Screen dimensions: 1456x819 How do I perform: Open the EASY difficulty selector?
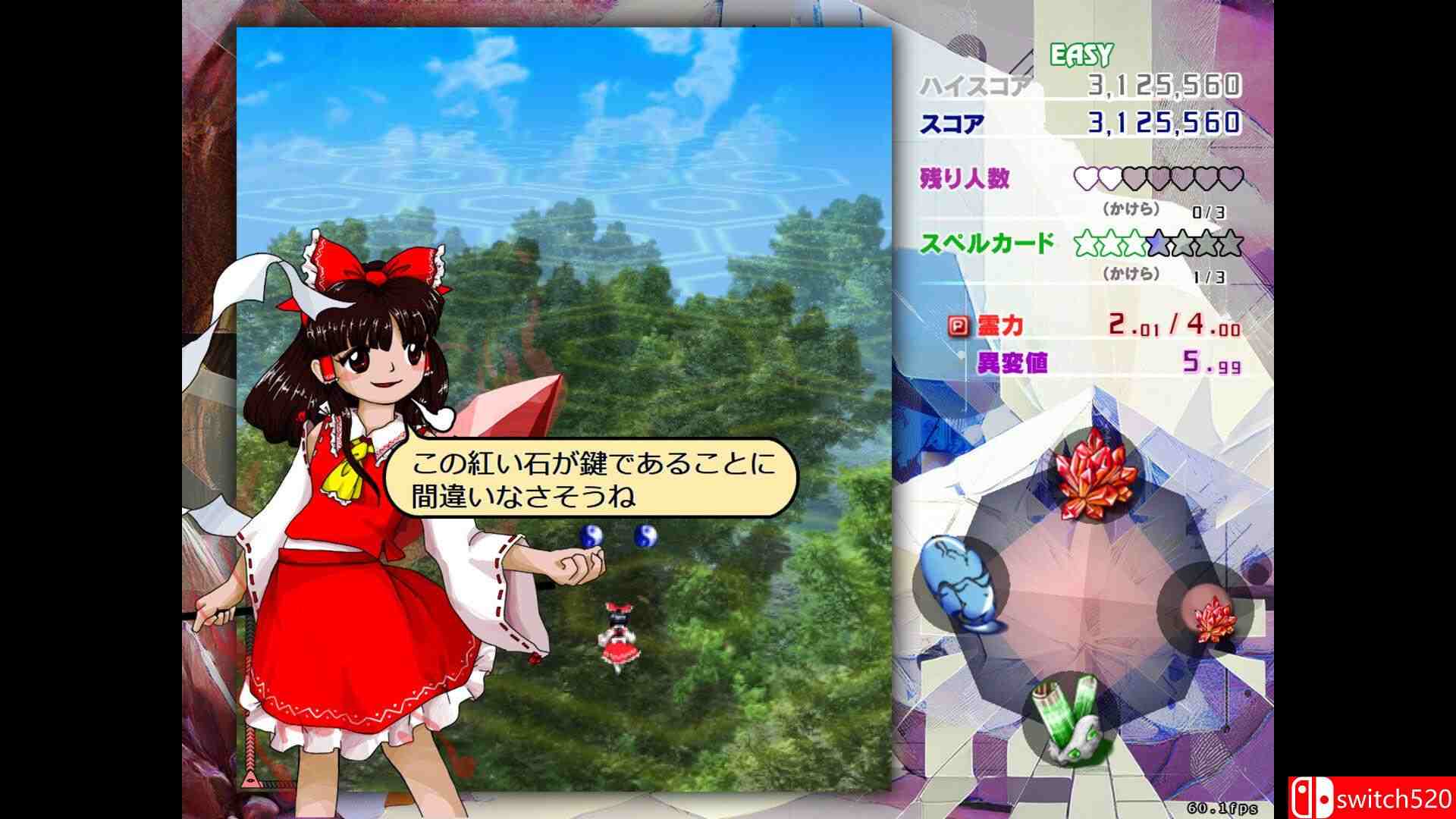pos(1080,53)
